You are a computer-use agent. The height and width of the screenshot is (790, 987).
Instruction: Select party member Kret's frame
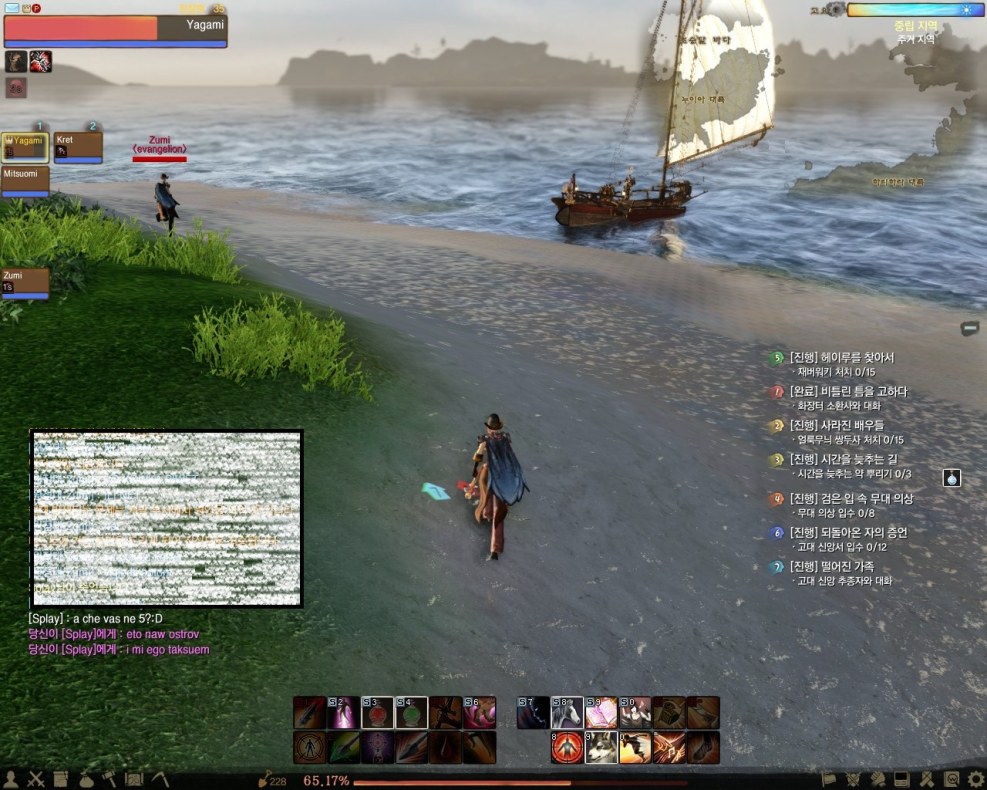point(78,147)
